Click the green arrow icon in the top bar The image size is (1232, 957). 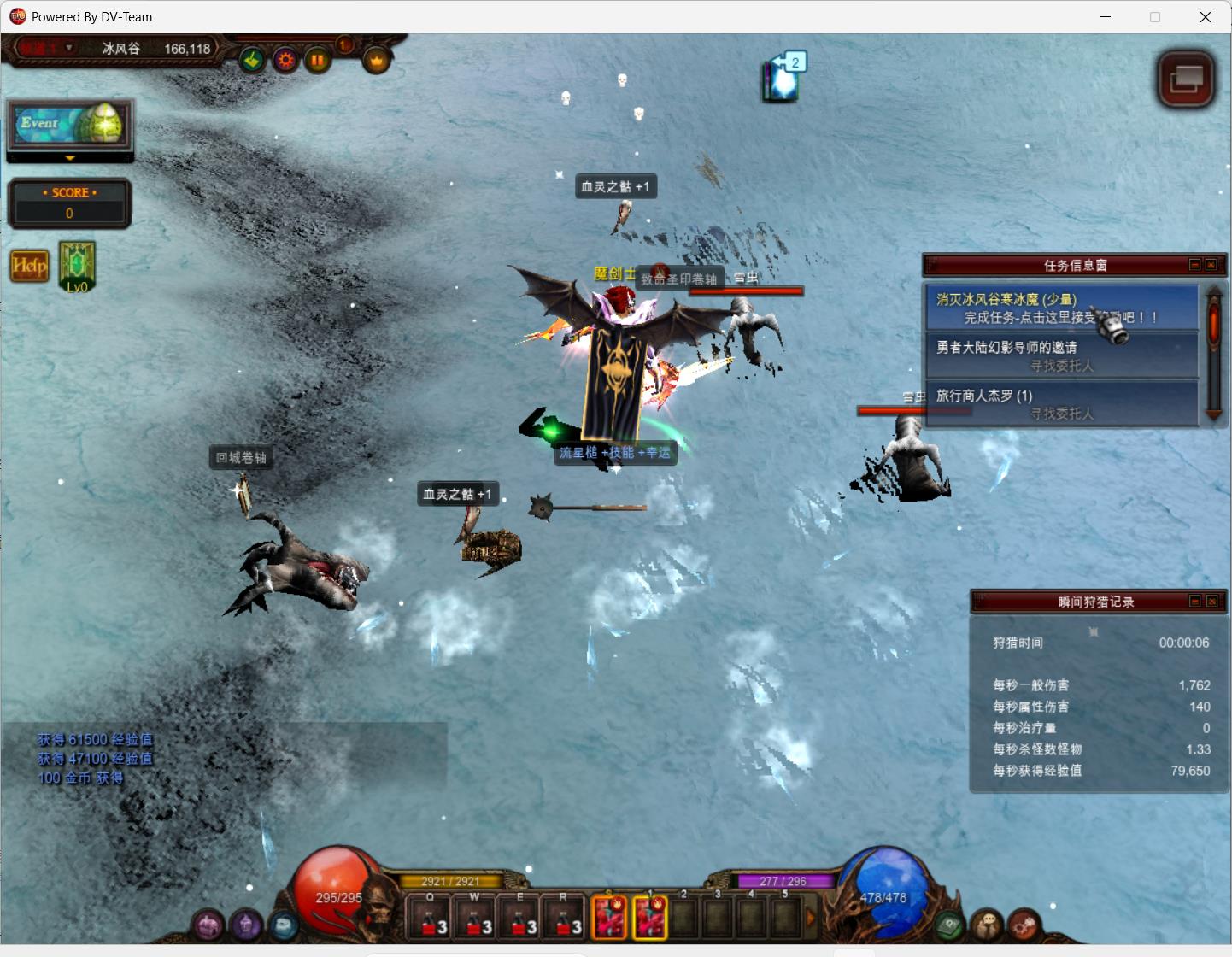[x=252, y=60]
